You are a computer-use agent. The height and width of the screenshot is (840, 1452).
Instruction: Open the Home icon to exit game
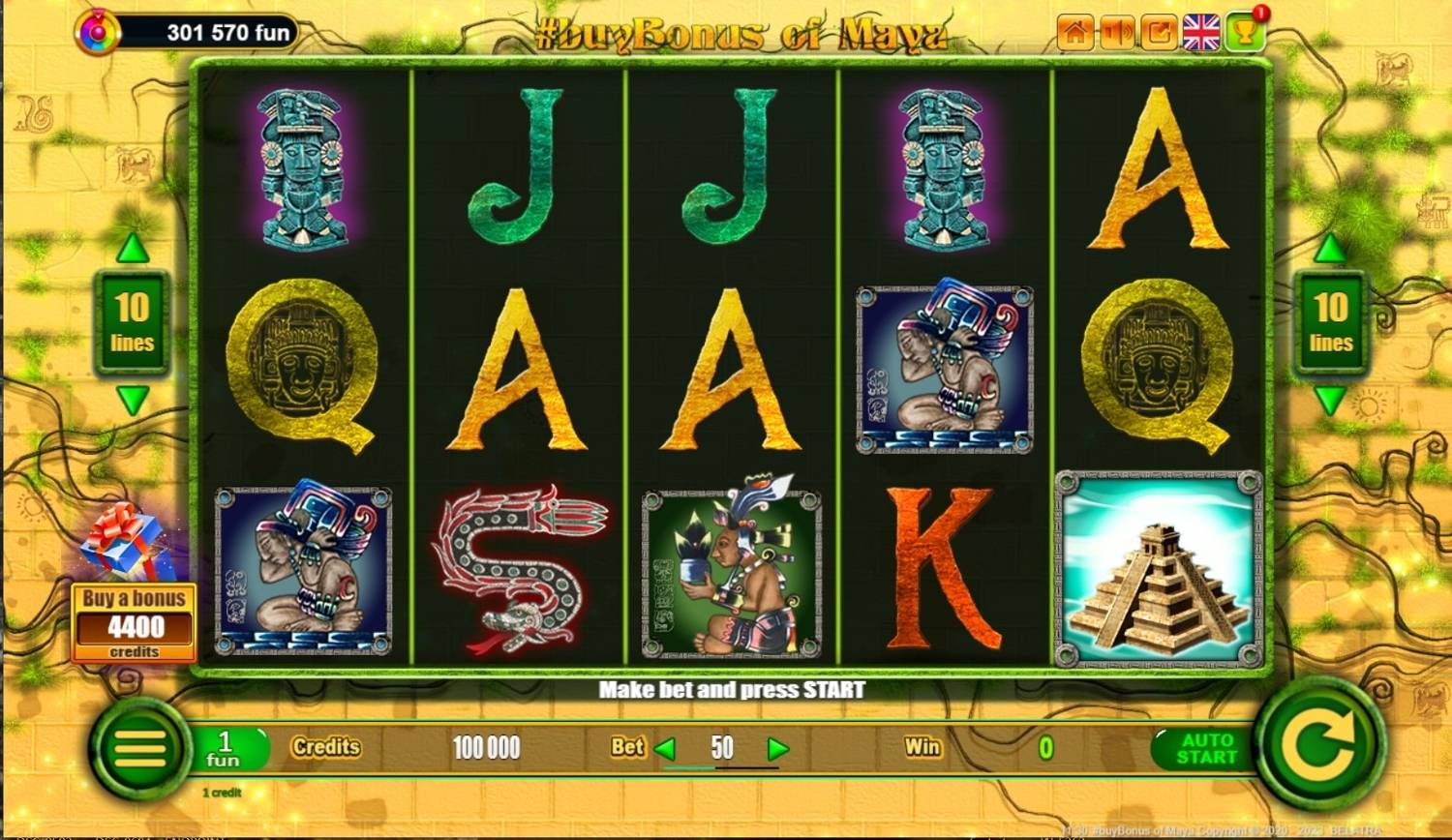1074,29
